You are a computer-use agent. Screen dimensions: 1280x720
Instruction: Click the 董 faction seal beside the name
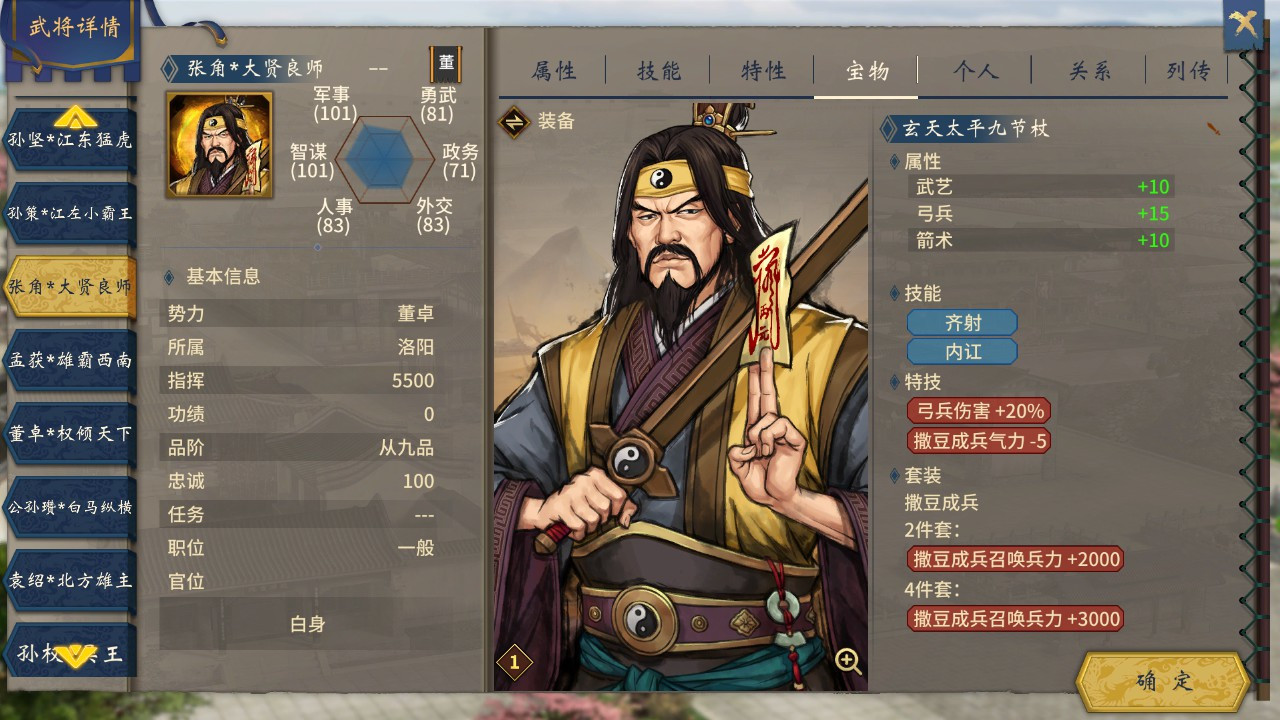[x=448, y=65]
